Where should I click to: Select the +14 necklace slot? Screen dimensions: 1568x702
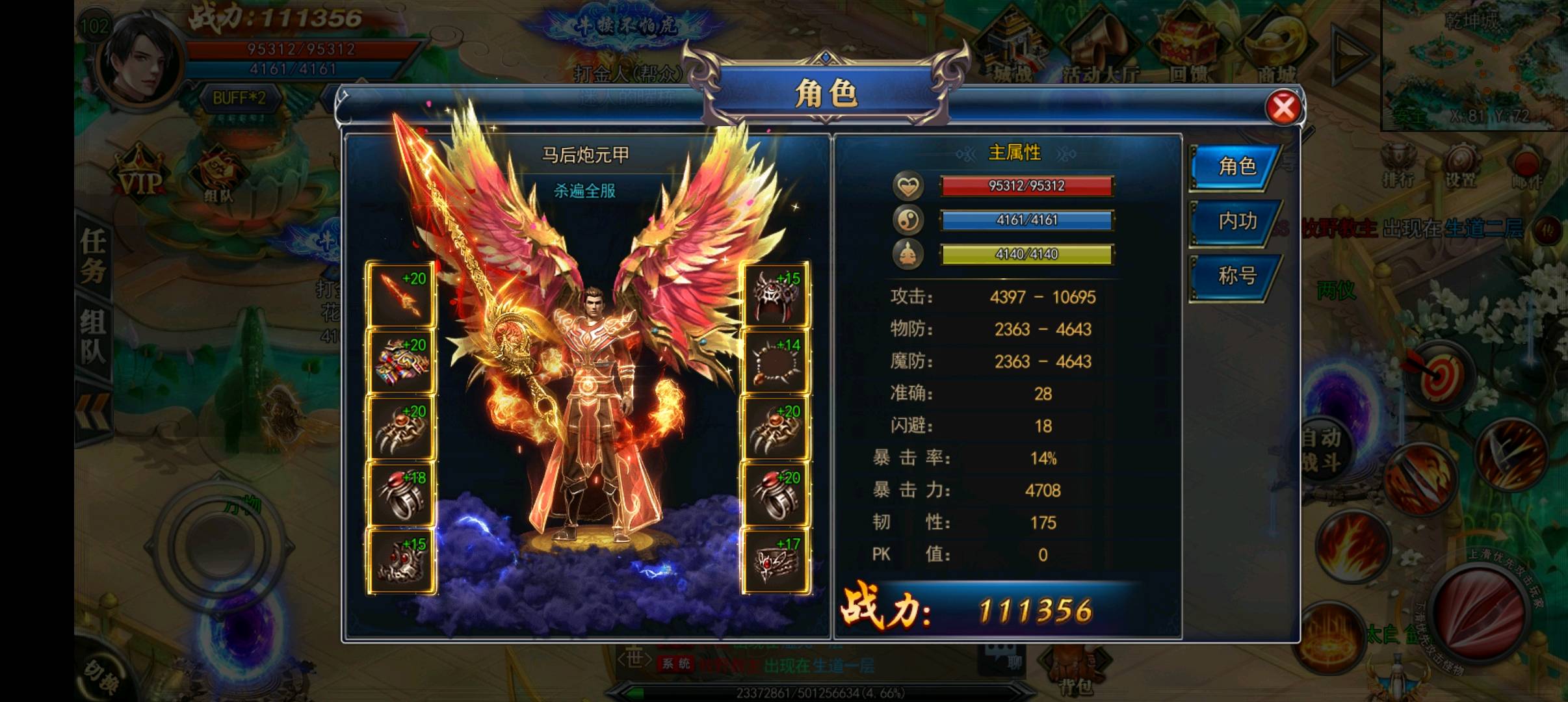(x=775, y=362)
